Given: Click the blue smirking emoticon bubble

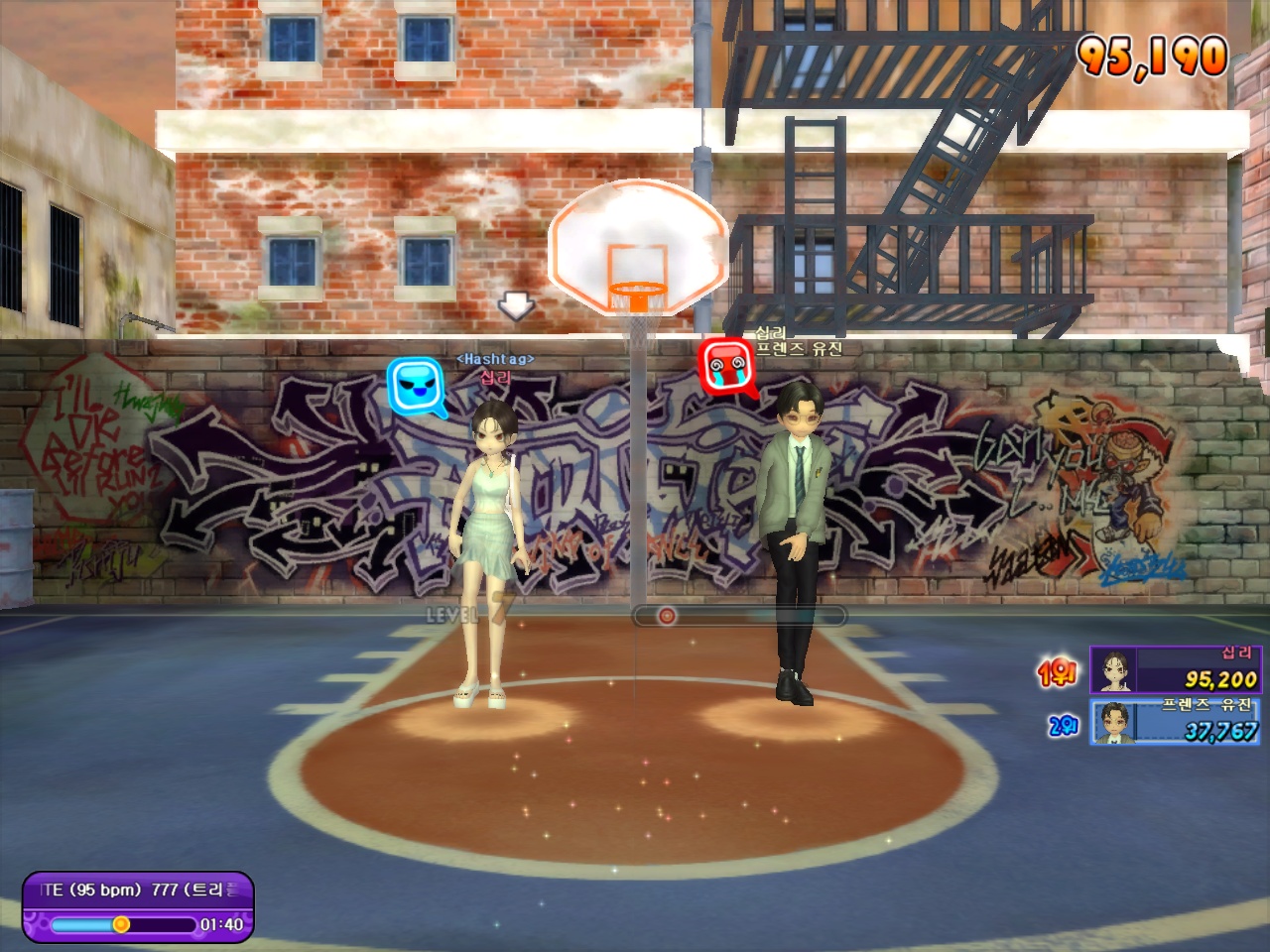Looking at the screenshot, I should tap(413, 386).
